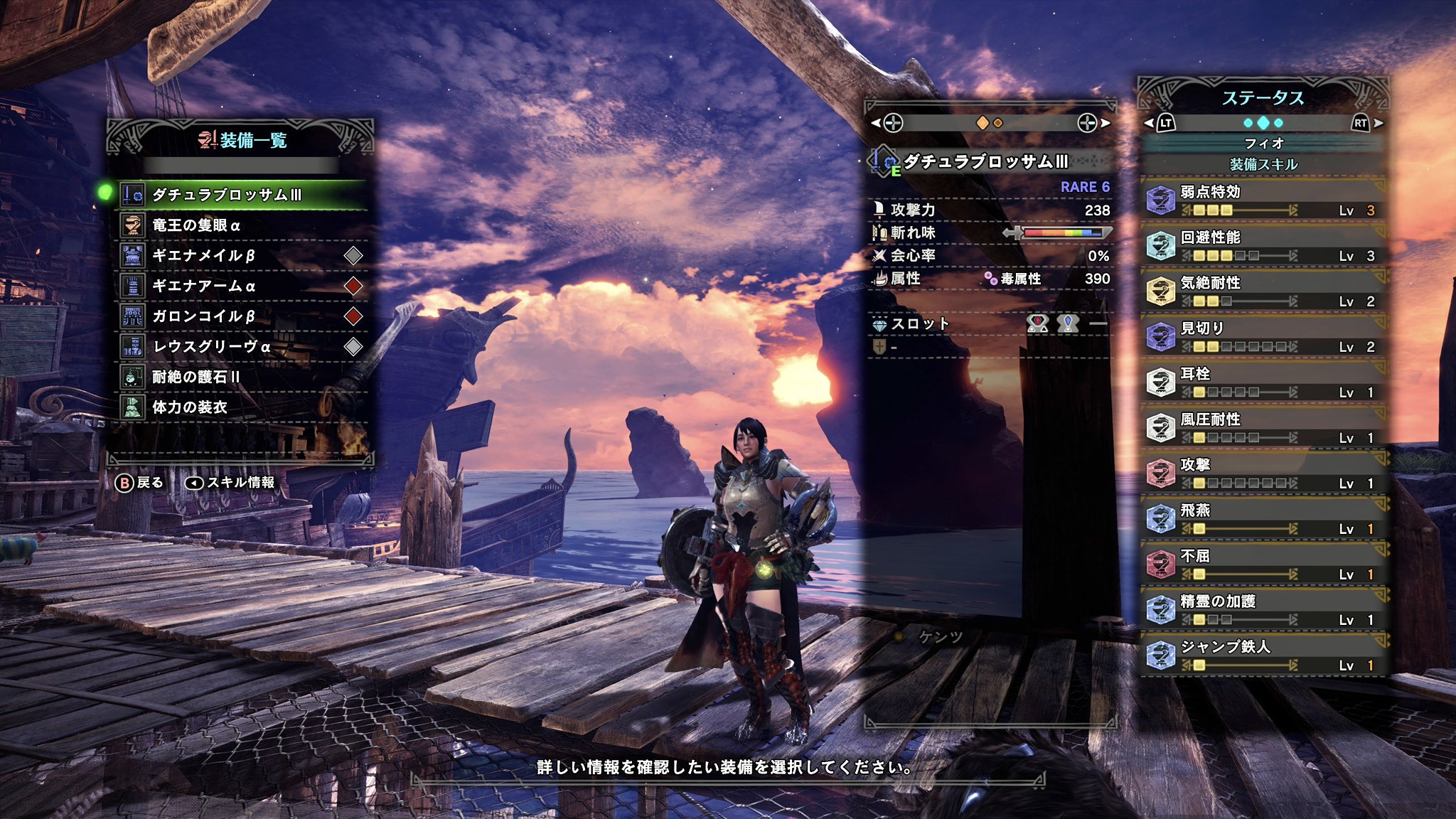Click the スロット decoration slot gem icon
The image size is (1456, 819).
[x=880, y=325]
